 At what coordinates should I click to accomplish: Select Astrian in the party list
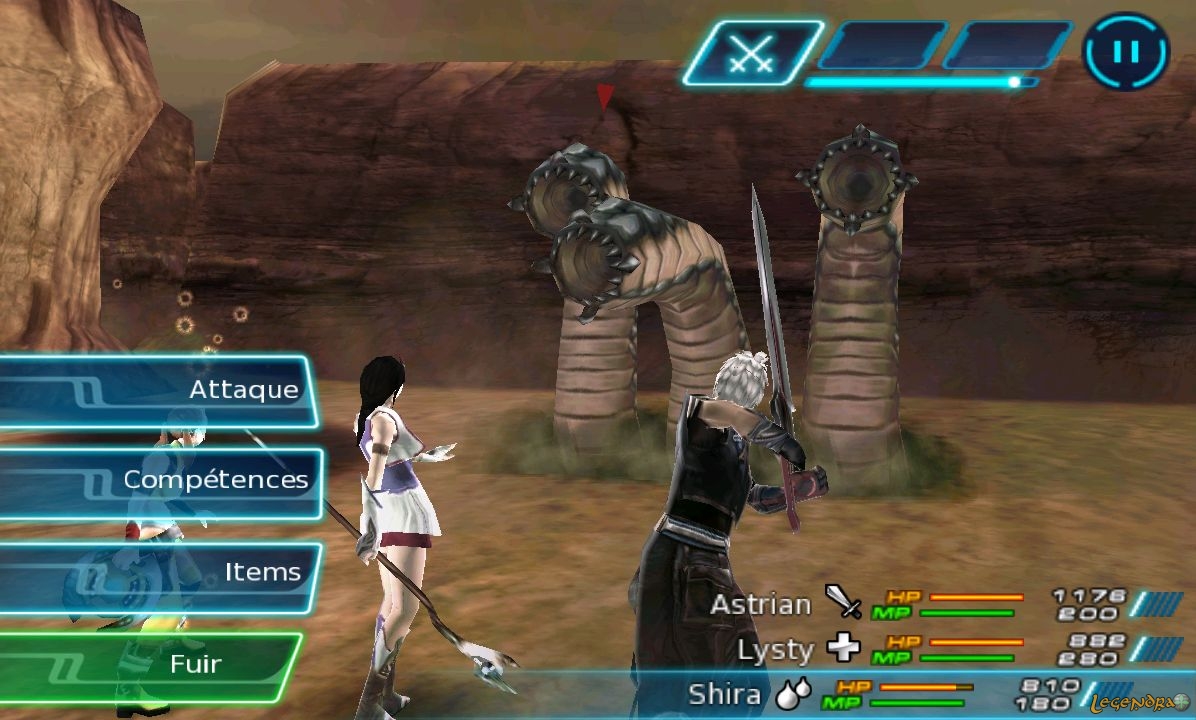[760, 604]
